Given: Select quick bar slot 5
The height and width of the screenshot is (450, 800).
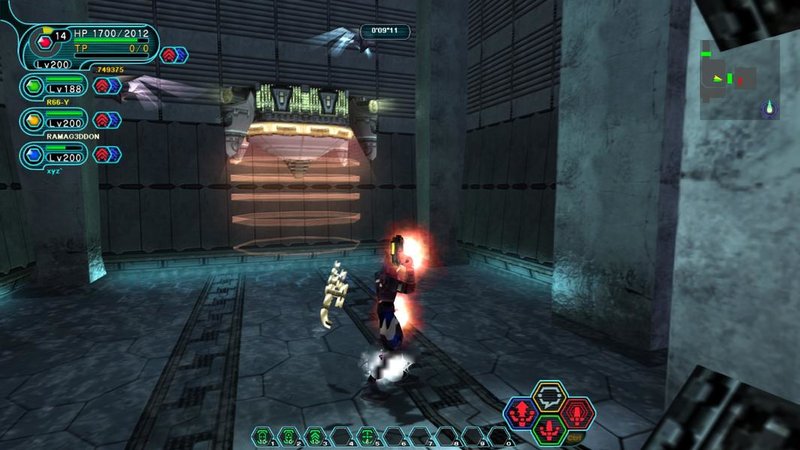Looking at the screenshot, I should (x=366, y=436).
